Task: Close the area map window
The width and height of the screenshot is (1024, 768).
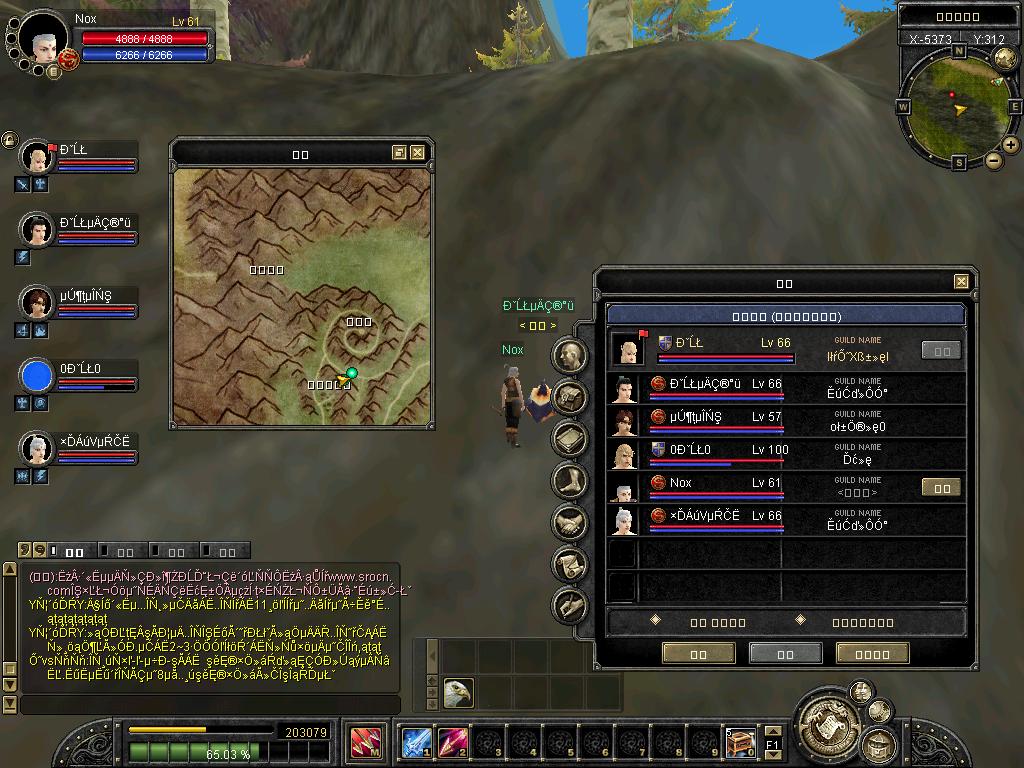Action: [418, 153]
